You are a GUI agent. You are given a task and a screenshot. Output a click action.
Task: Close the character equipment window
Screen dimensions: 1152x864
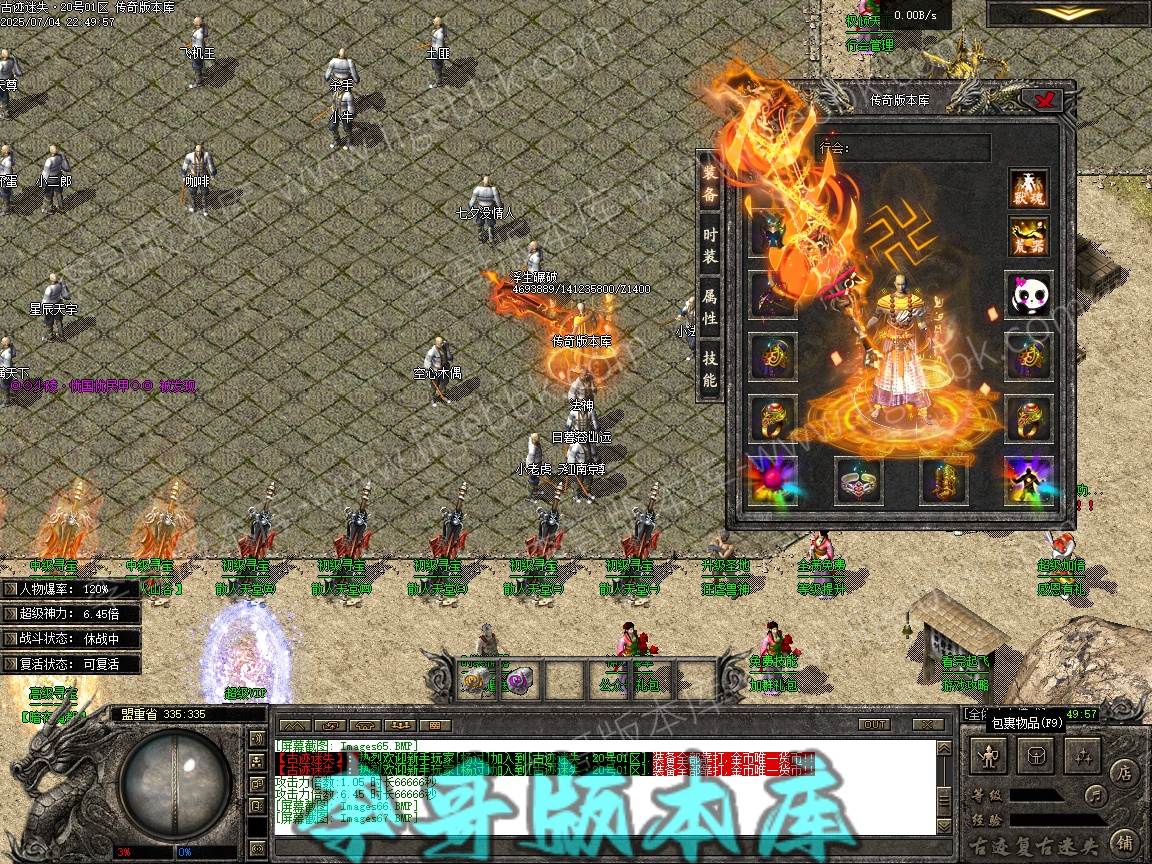(x=1046, y=99)
